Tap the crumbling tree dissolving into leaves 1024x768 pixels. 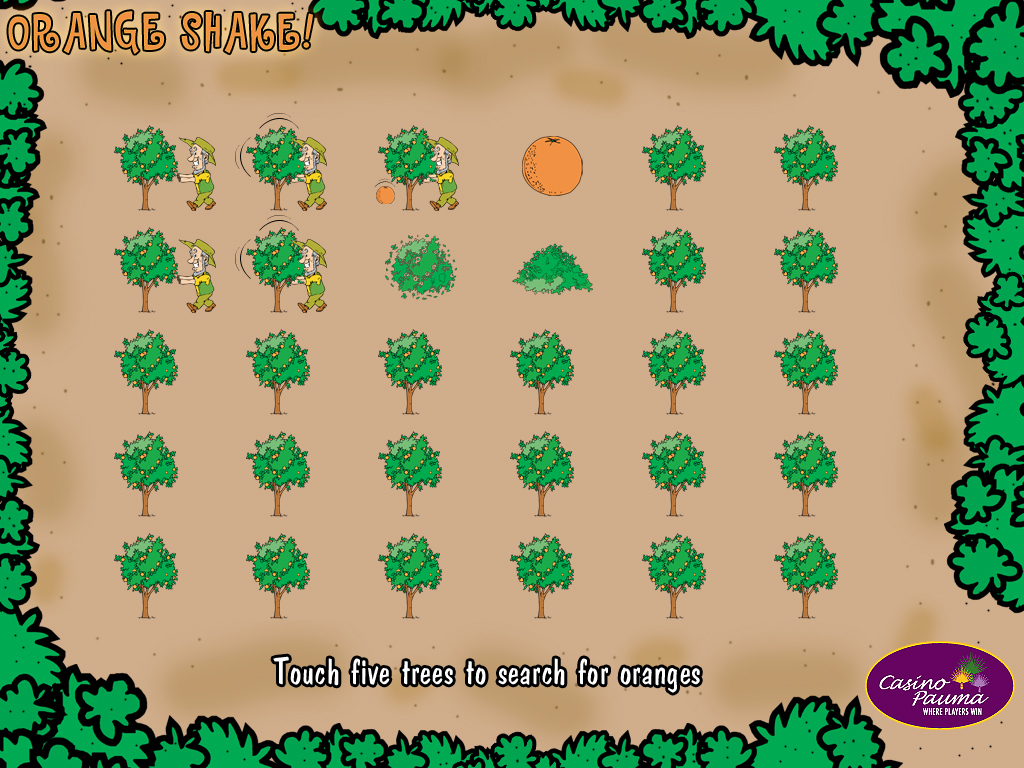421,267
